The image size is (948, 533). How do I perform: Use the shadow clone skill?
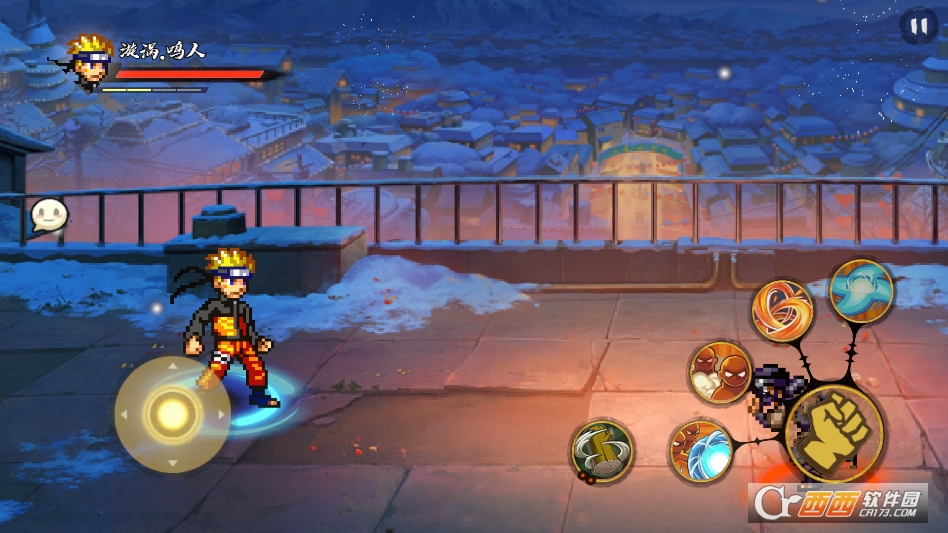coord(720,373)
